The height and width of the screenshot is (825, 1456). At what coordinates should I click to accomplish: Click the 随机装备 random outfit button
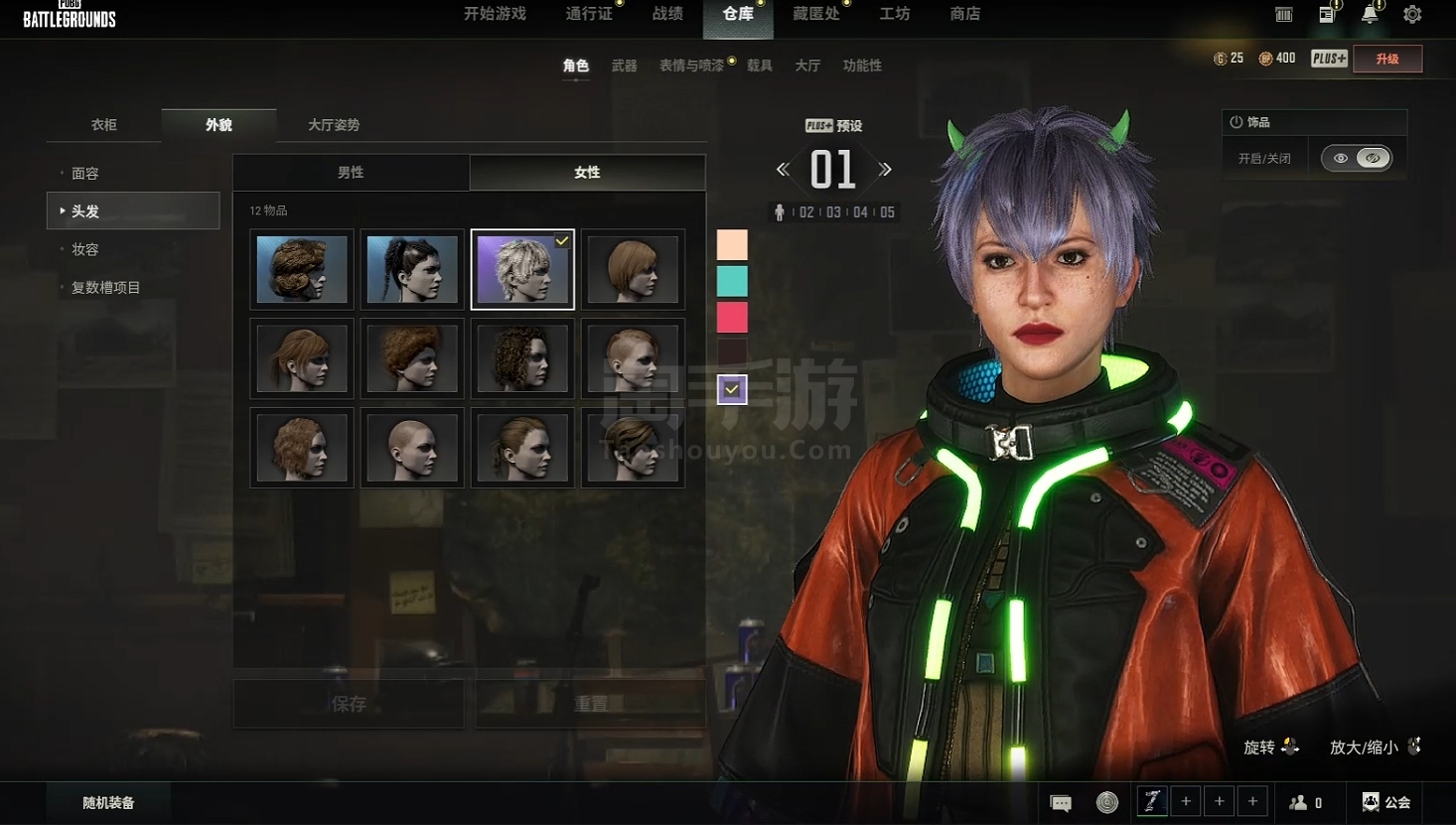[108, 802]
